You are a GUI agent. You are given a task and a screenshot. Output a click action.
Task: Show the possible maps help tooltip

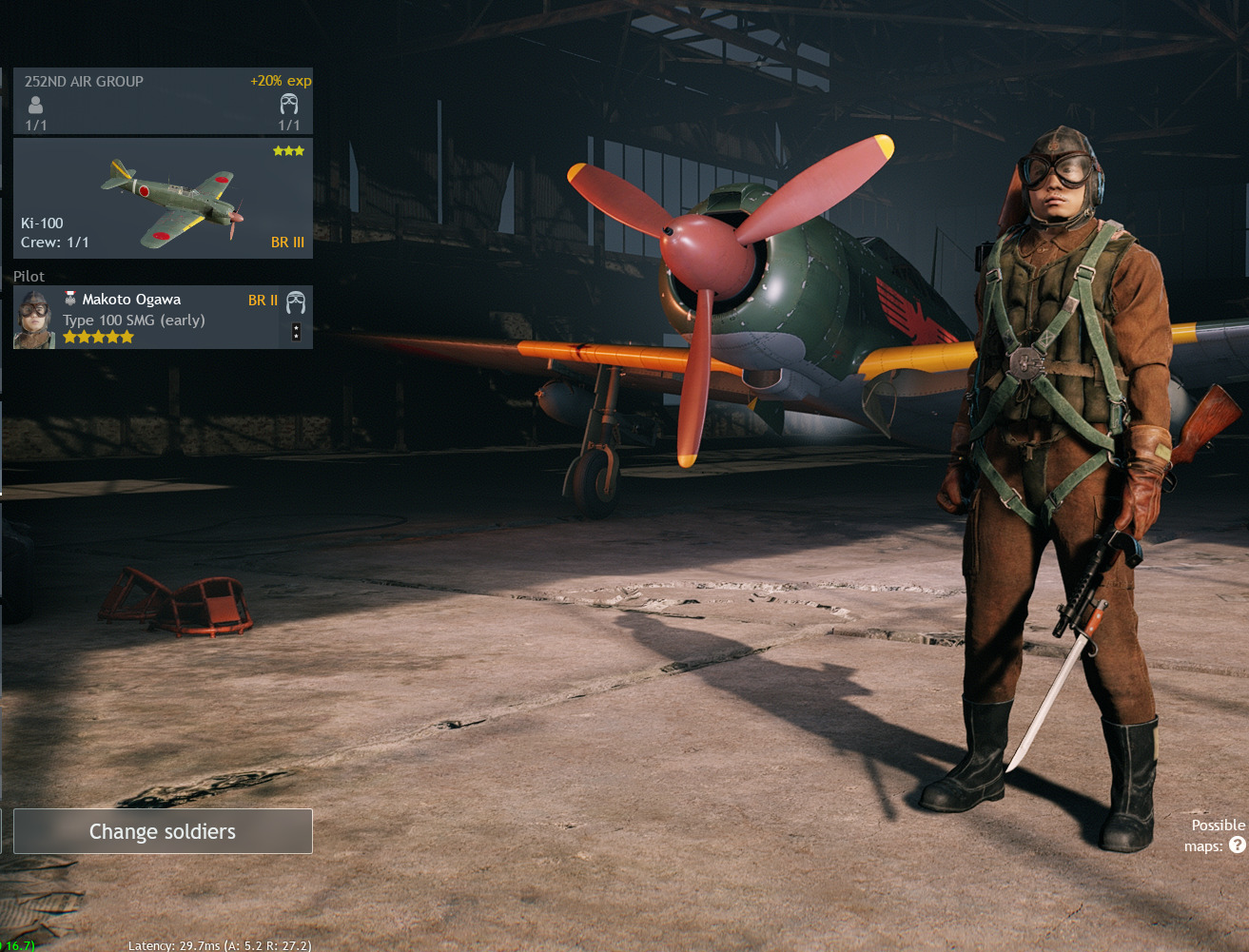1238,845
